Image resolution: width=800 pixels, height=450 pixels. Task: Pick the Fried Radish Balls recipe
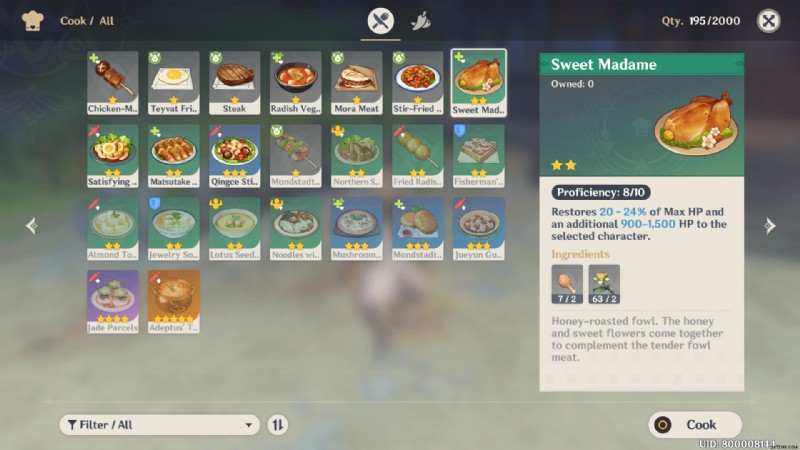click(x=418, y=156)
